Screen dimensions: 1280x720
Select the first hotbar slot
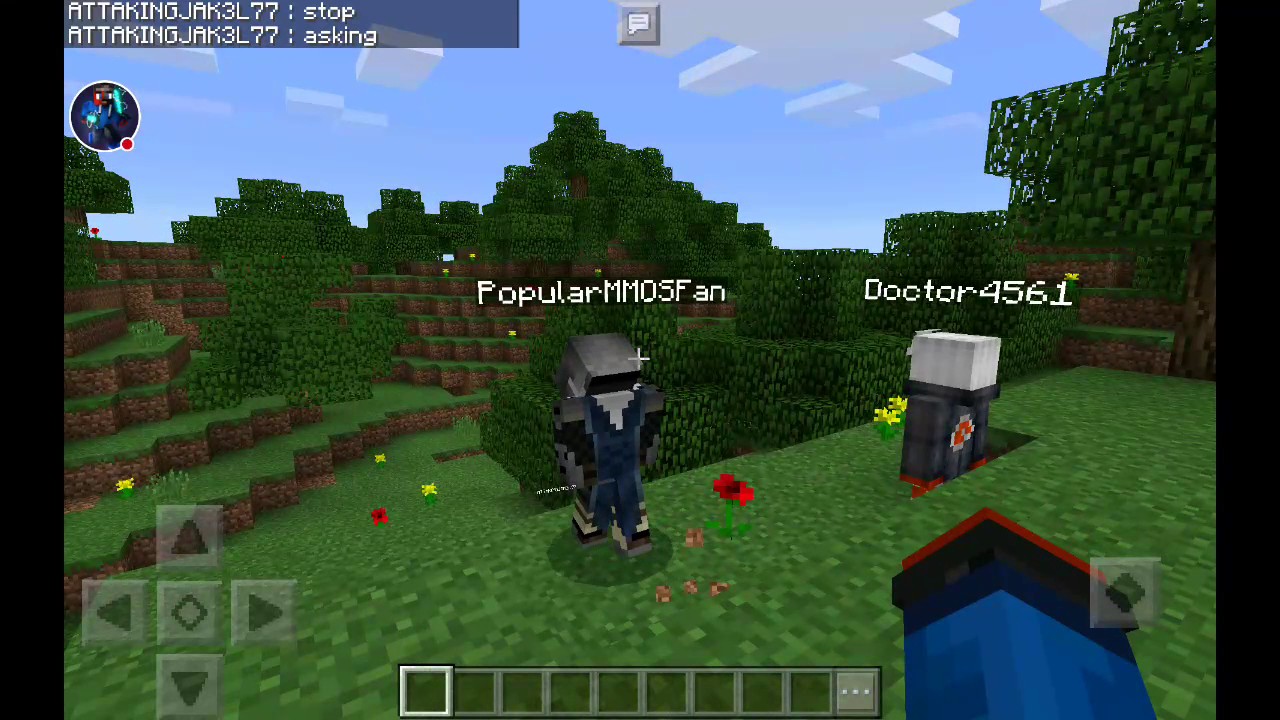click(425, 688)
